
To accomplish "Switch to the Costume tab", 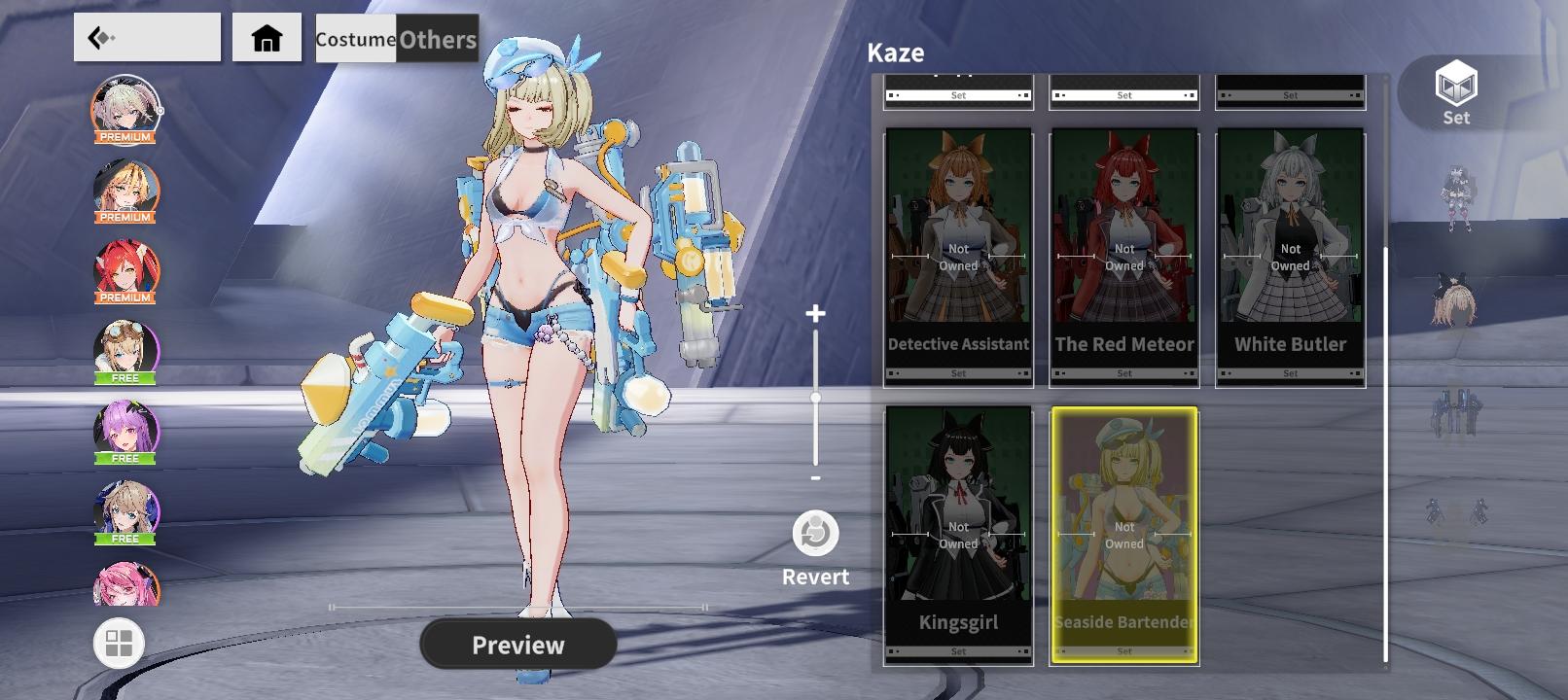I will [x=354, y=41].
